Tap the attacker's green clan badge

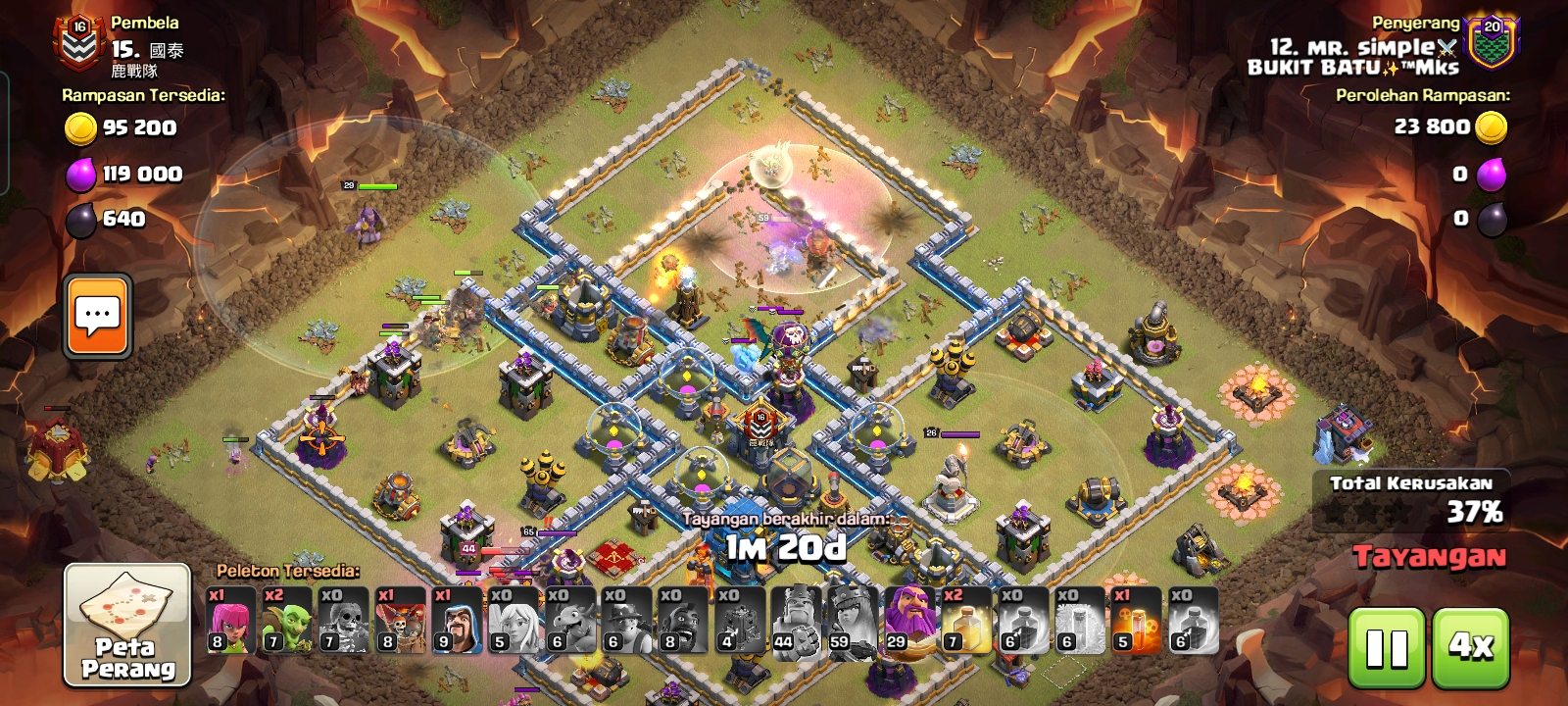pos(1491,42)
